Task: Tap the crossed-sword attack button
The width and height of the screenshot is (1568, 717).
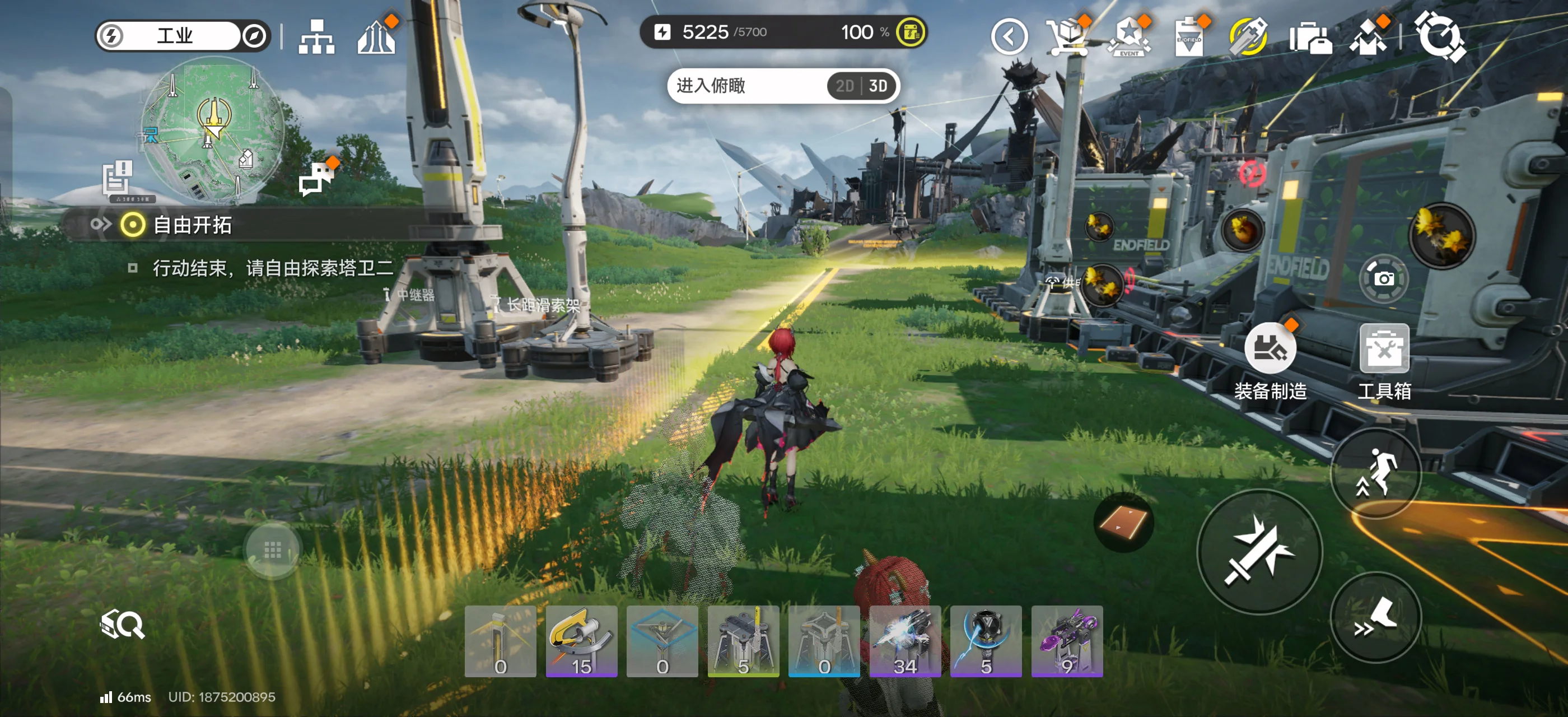Action: 1259,551
